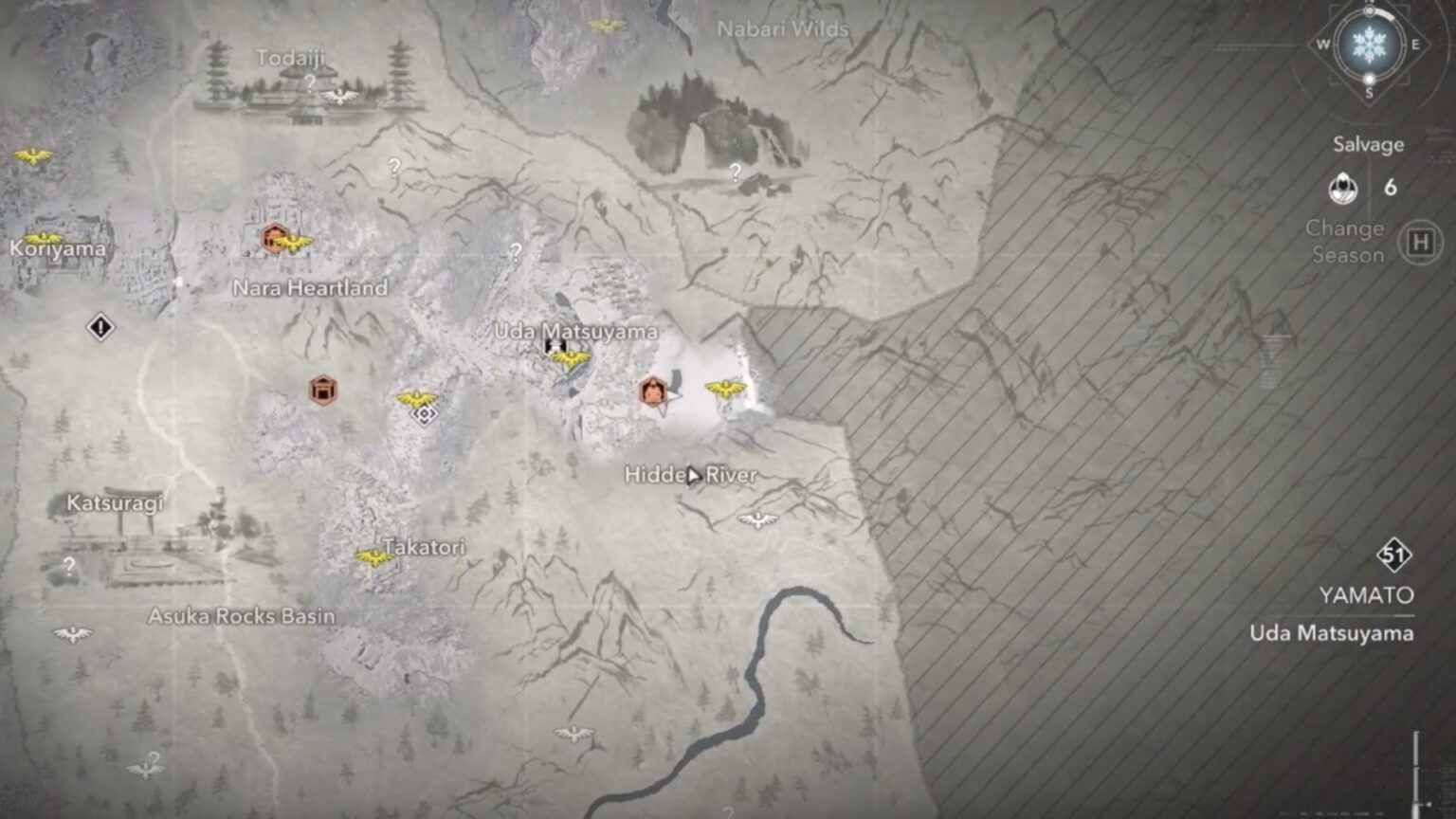Open the Todaiji temple location
Viewport: 1456px width, 819px height.
pos(292,58)
